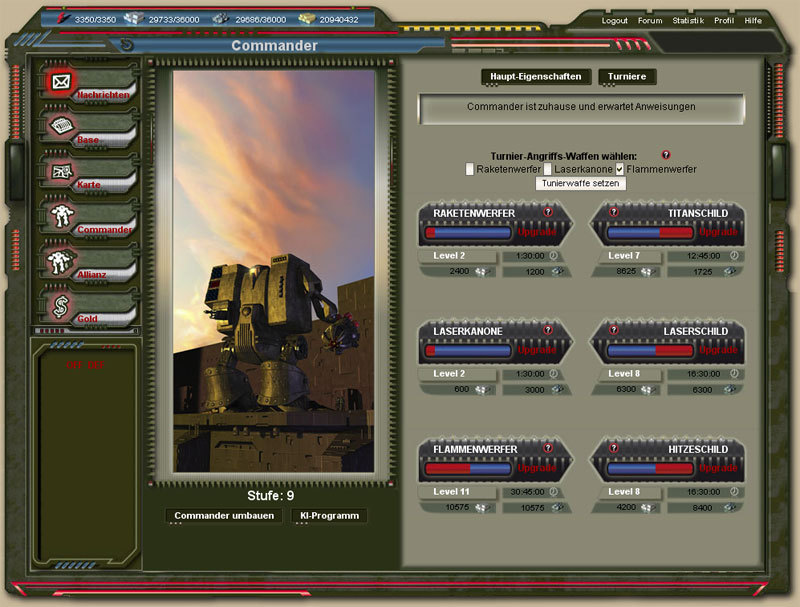Go to the Base menu

[x=88, y=140]
